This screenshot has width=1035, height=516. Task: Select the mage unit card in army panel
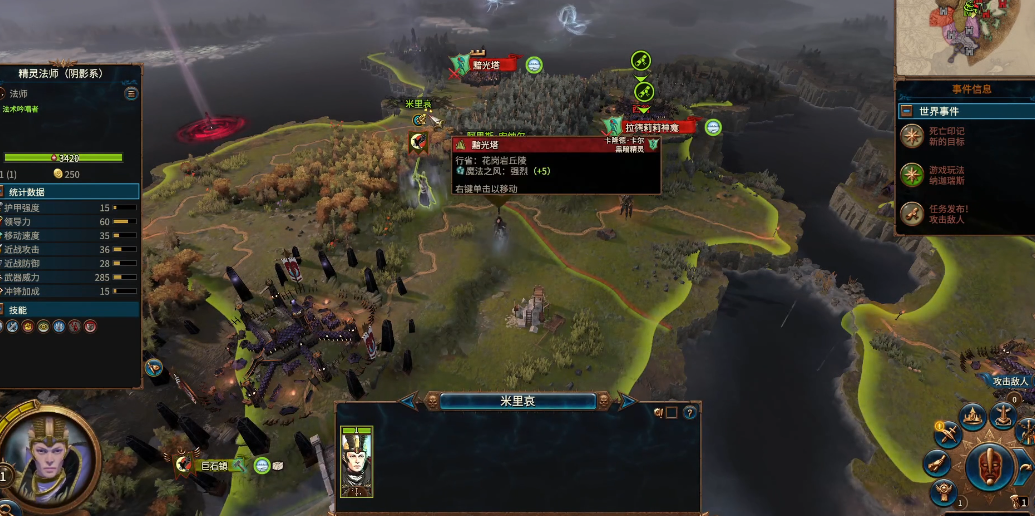click(x=357, y=461)
